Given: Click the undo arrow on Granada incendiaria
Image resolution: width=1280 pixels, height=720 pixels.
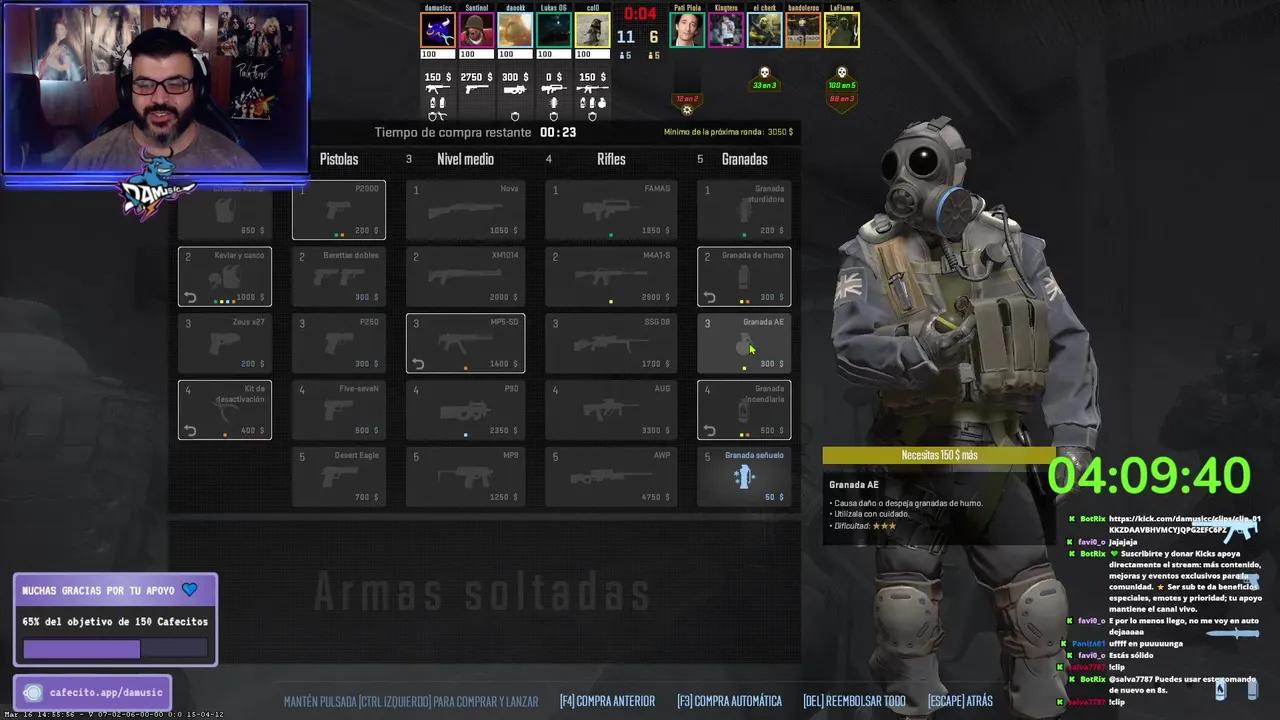Looking at the screenshot, I should tap(711, 430).
